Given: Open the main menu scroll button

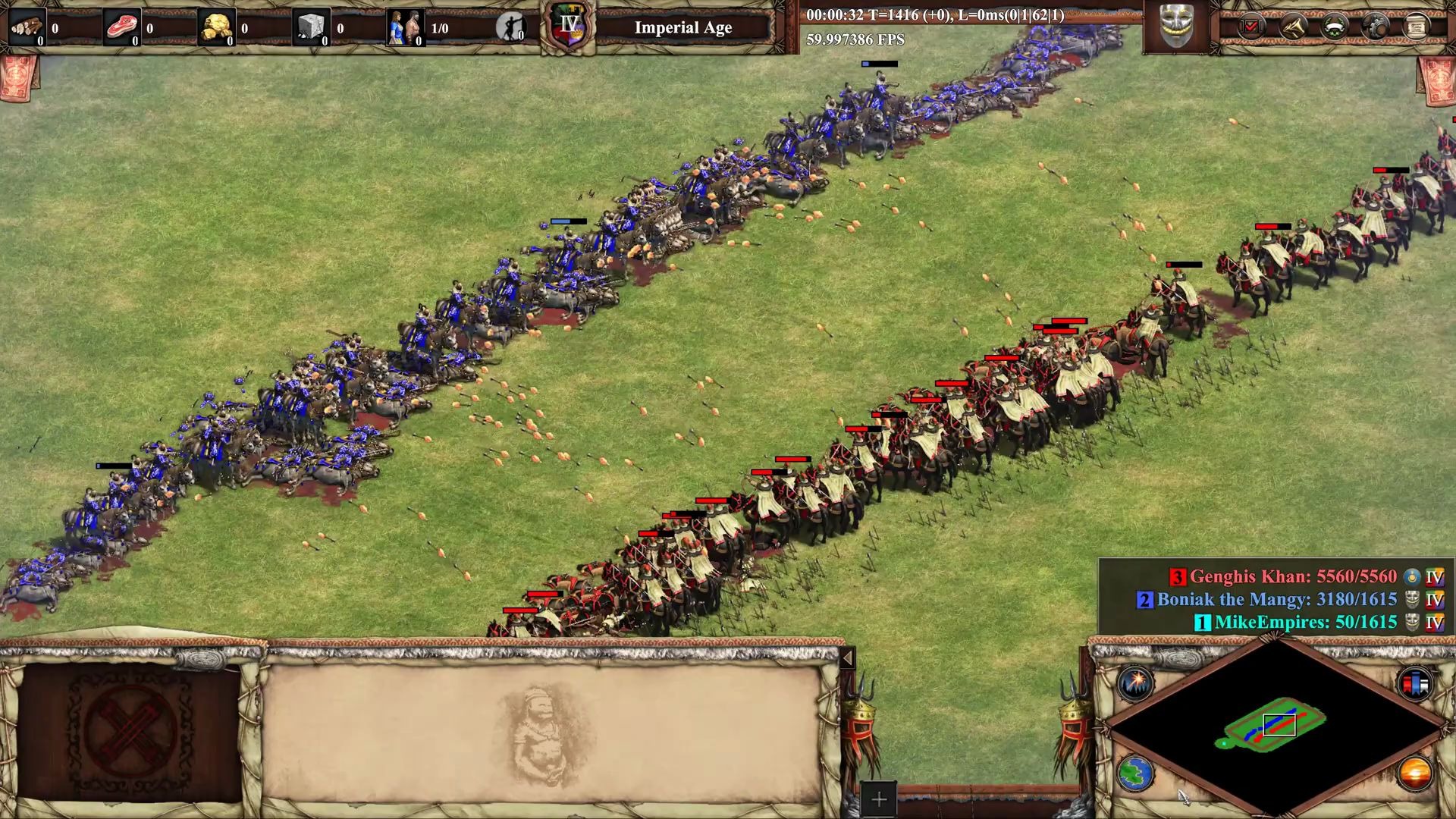Looking at the screenshot, I should coord(1416,27).
